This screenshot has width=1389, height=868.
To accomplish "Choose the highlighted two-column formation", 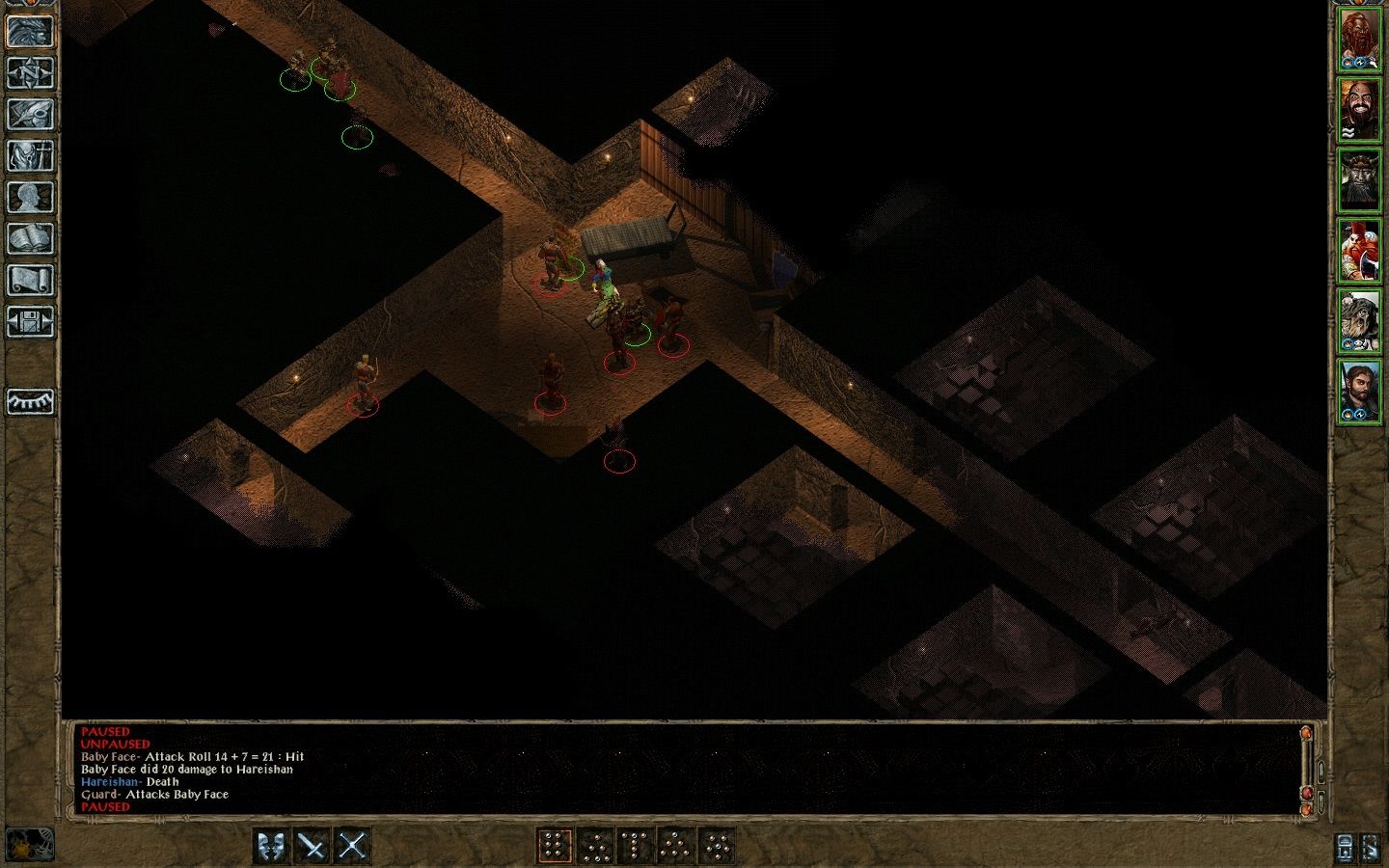I will 554,846.
